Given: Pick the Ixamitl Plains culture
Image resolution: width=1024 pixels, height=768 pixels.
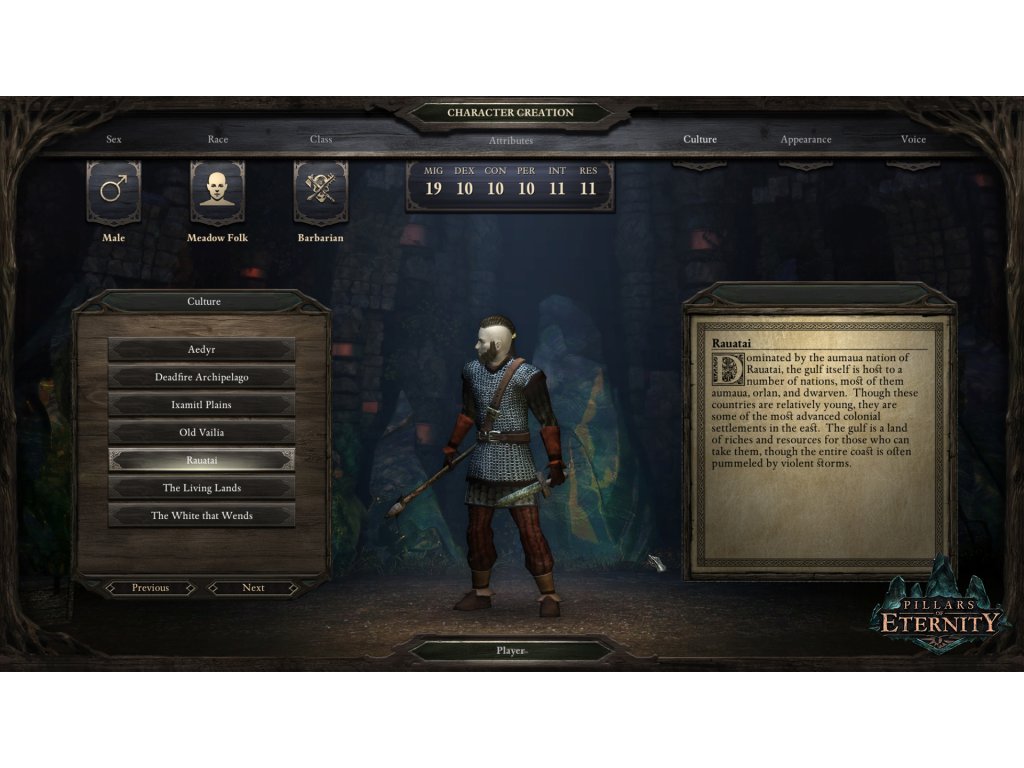Looking at the screenshot, I should [201, 405].
